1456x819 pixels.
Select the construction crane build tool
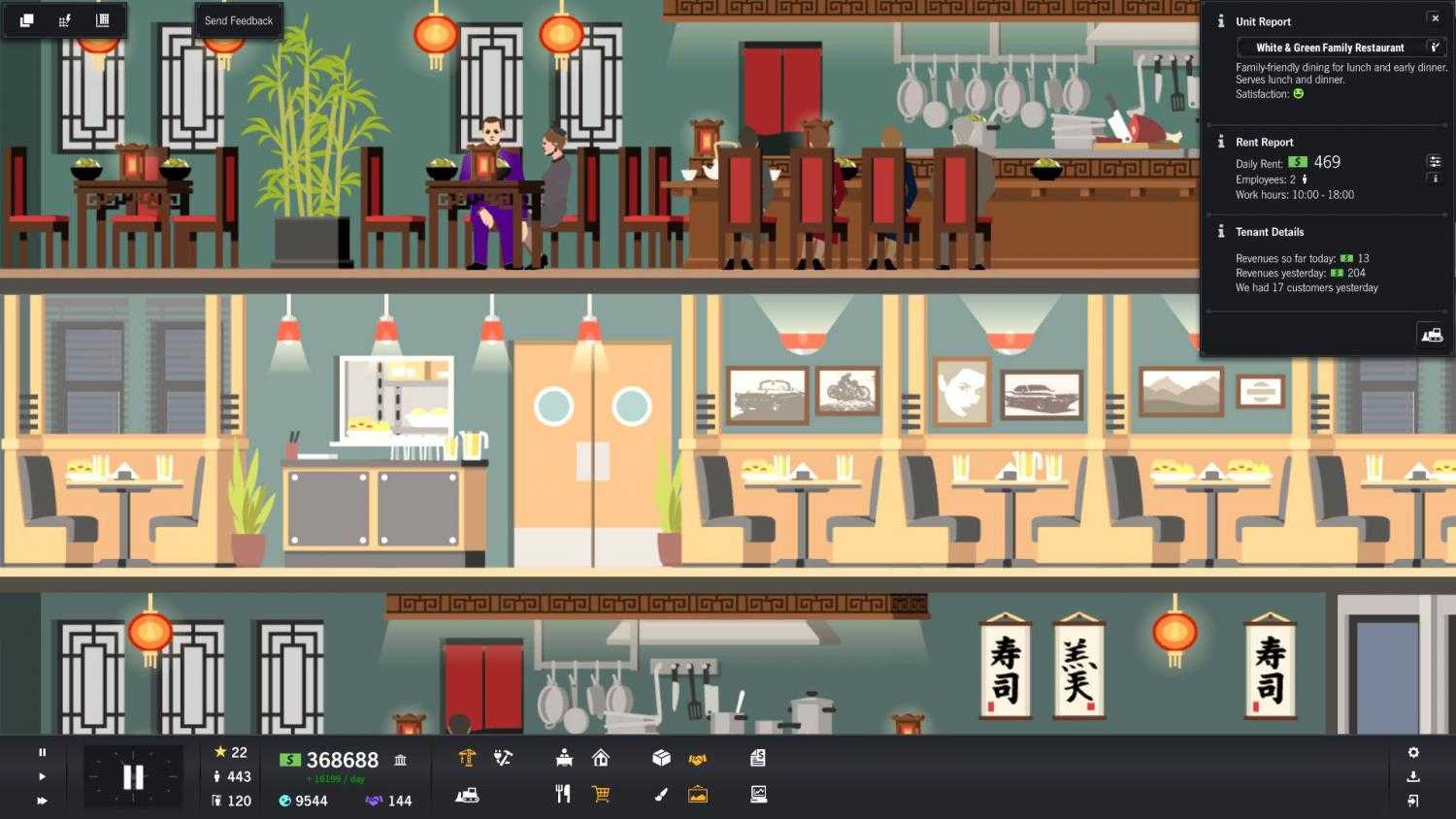(x=468, y=758)
